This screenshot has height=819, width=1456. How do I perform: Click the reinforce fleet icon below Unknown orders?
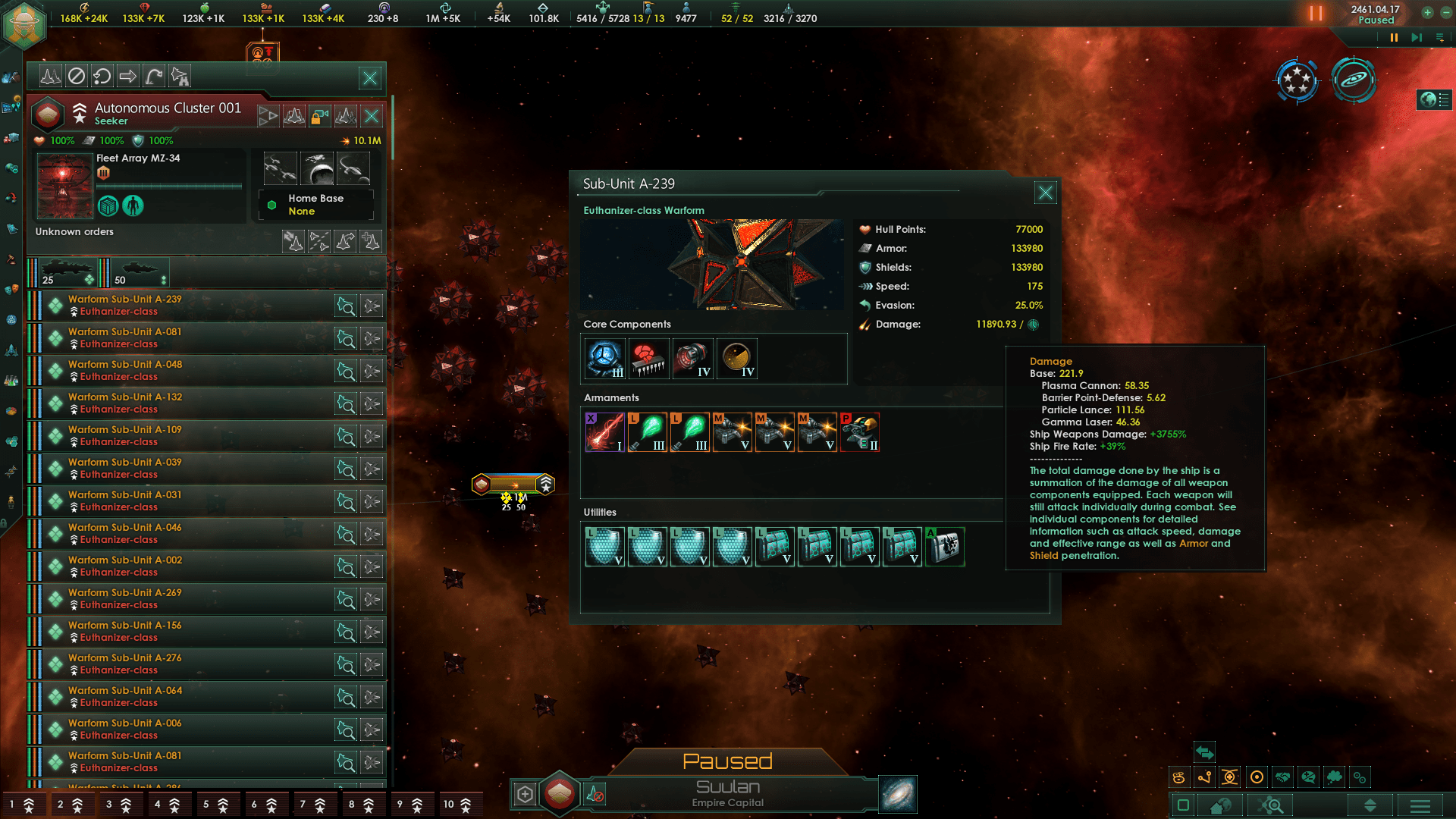click(x=371, y=242)
